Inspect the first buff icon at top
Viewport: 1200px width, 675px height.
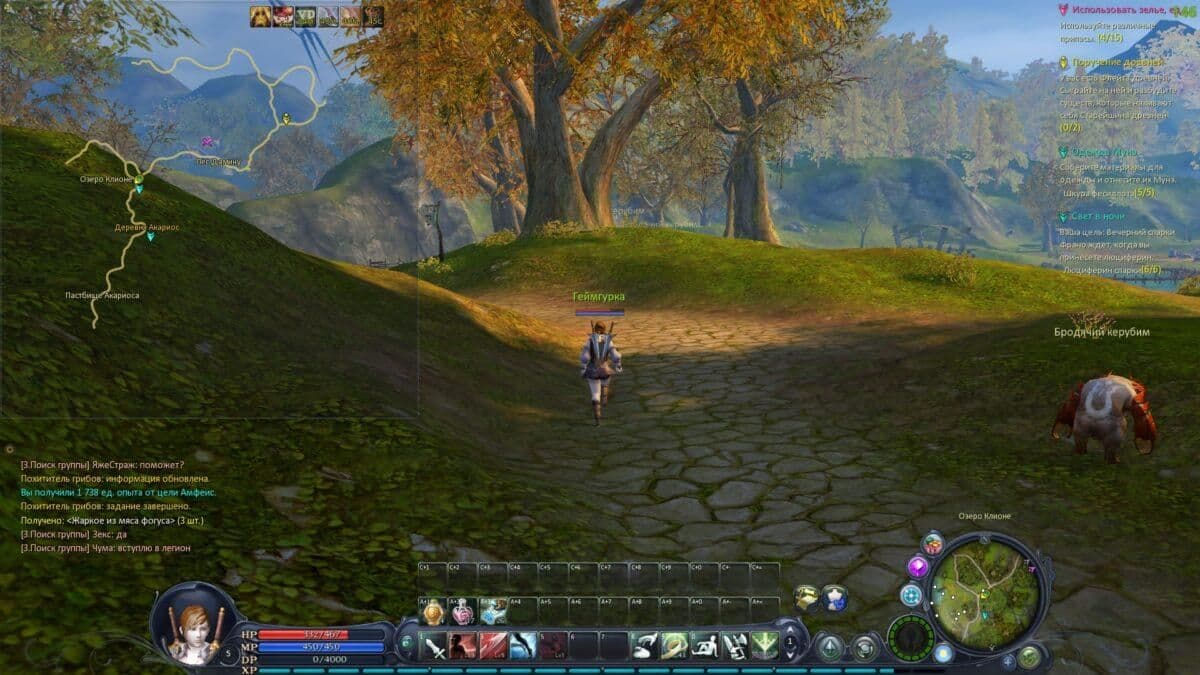click(x=260, y=16)
